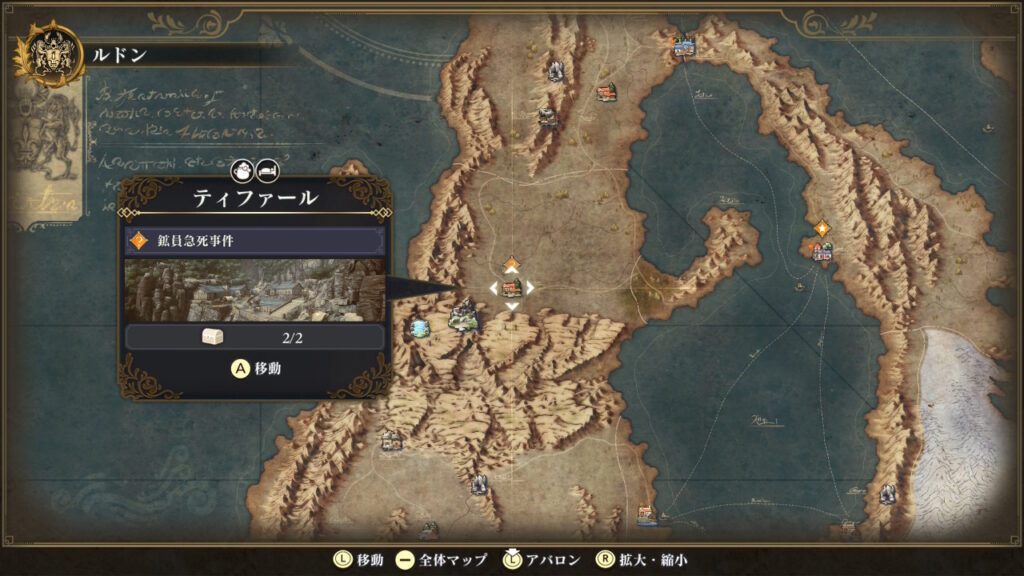Choose the harbor town on the southern shoreline
1024x576 pixels.
pyautogui.click(x=647, y=515)
